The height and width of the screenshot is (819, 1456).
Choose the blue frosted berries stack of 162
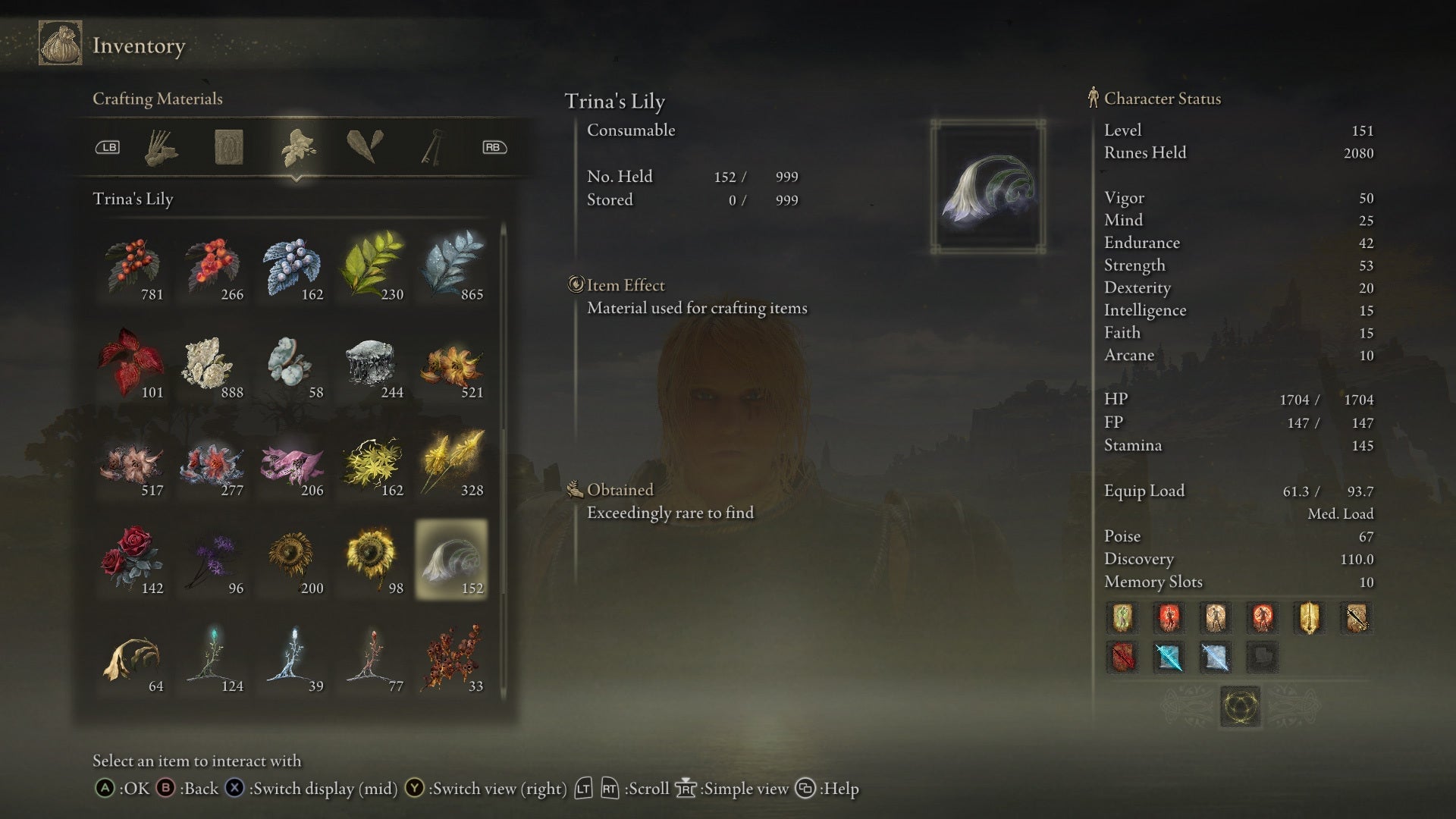coord(293,267)
